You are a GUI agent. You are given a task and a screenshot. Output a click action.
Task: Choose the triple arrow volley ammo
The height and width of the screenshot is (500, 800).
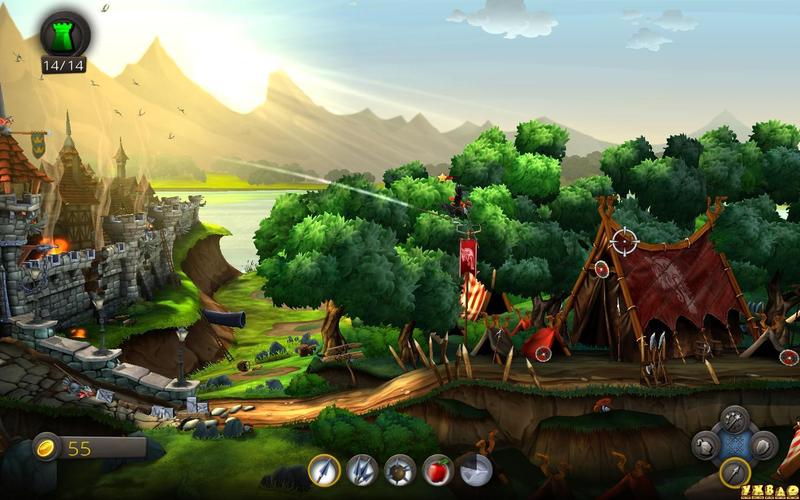point(362,469)
